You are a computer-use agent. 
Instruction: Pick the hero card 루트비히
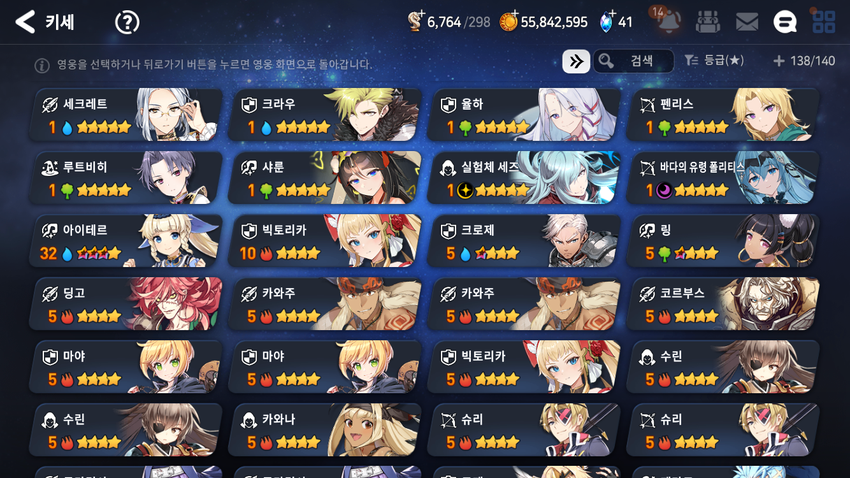127,178
